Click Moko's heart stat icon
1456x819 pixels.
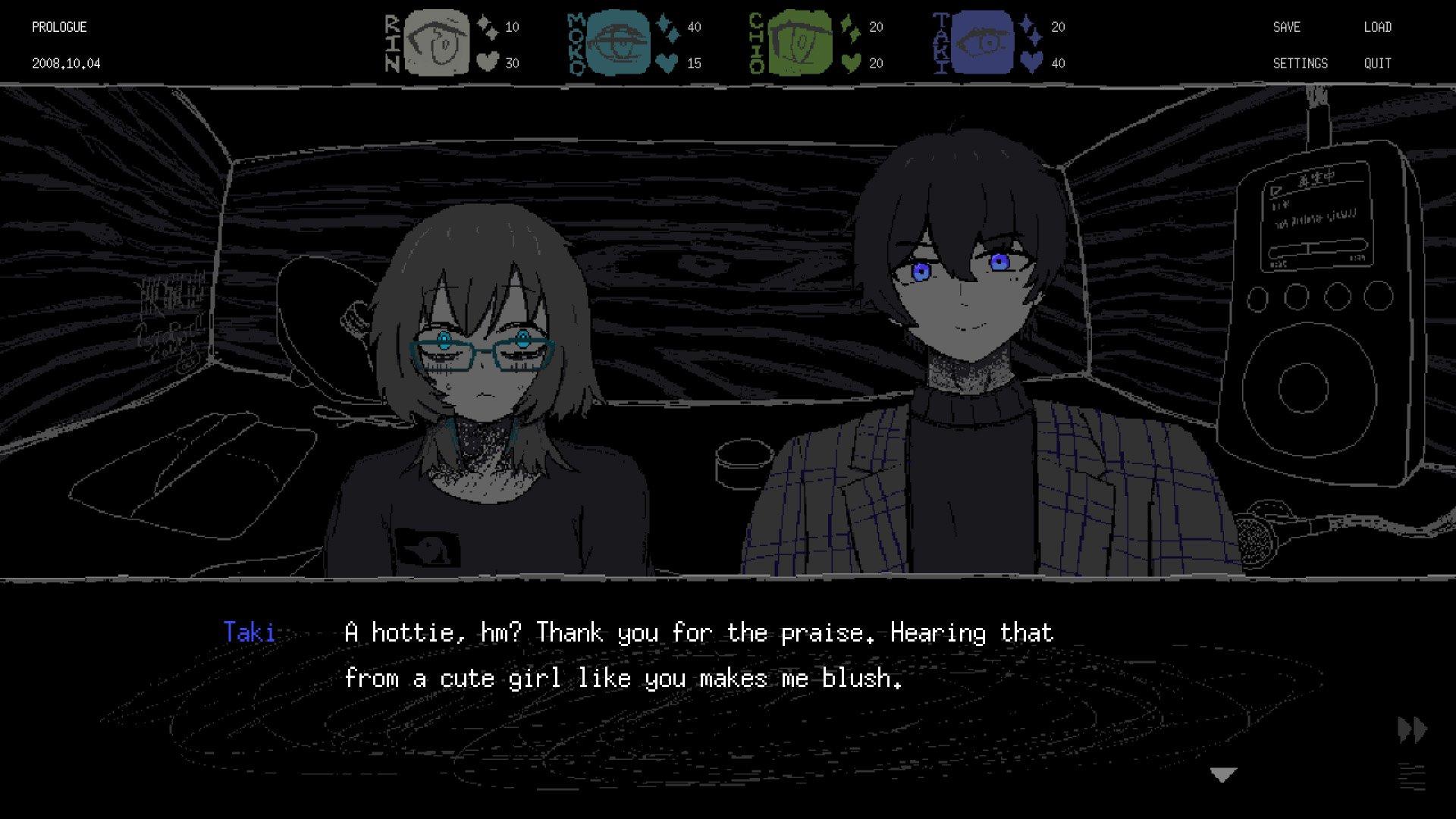point(667,64)
